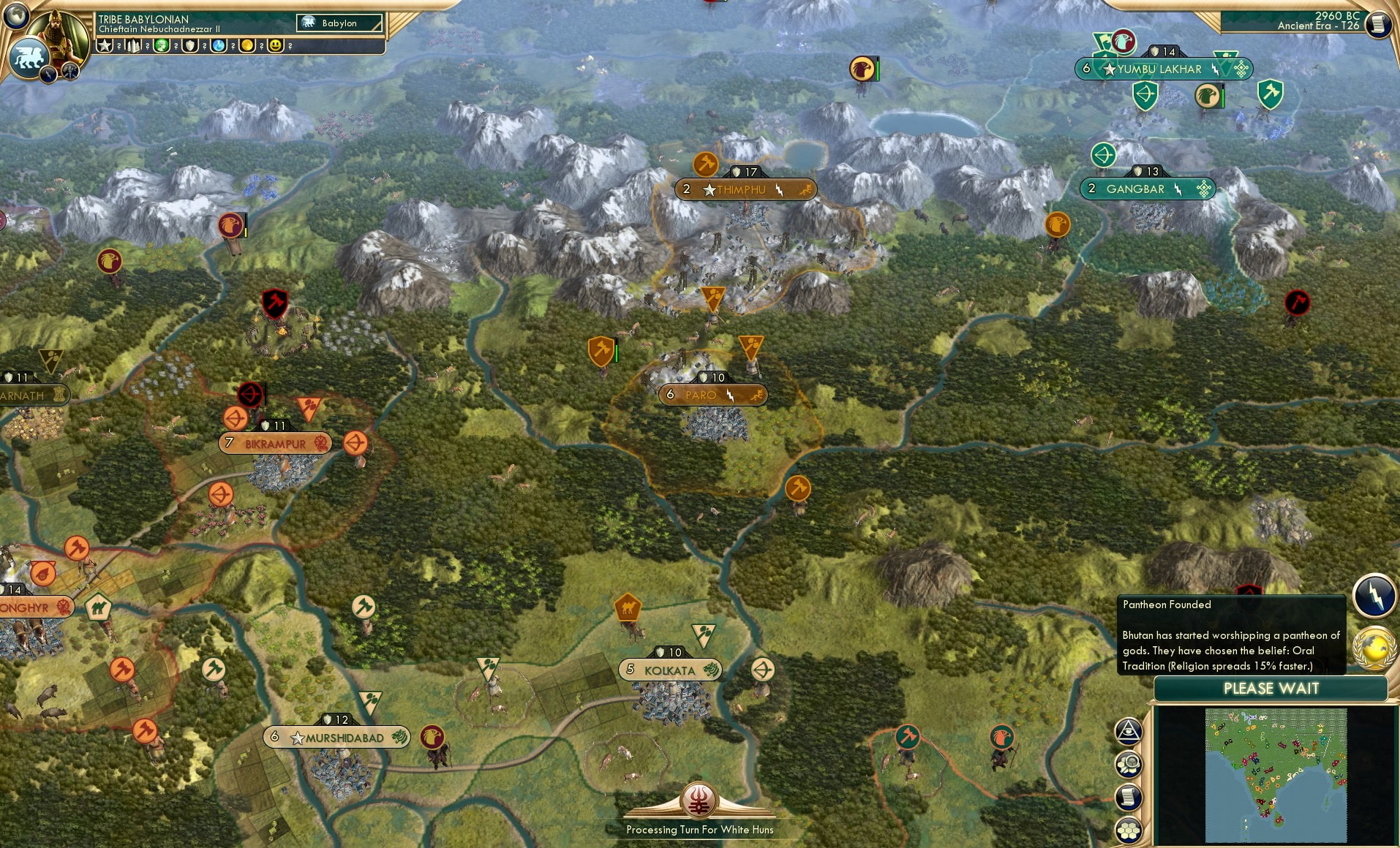Viewport: 1400px width, 848px height.
Task: Click the Please Wait button
Action: pos(1271,688)
